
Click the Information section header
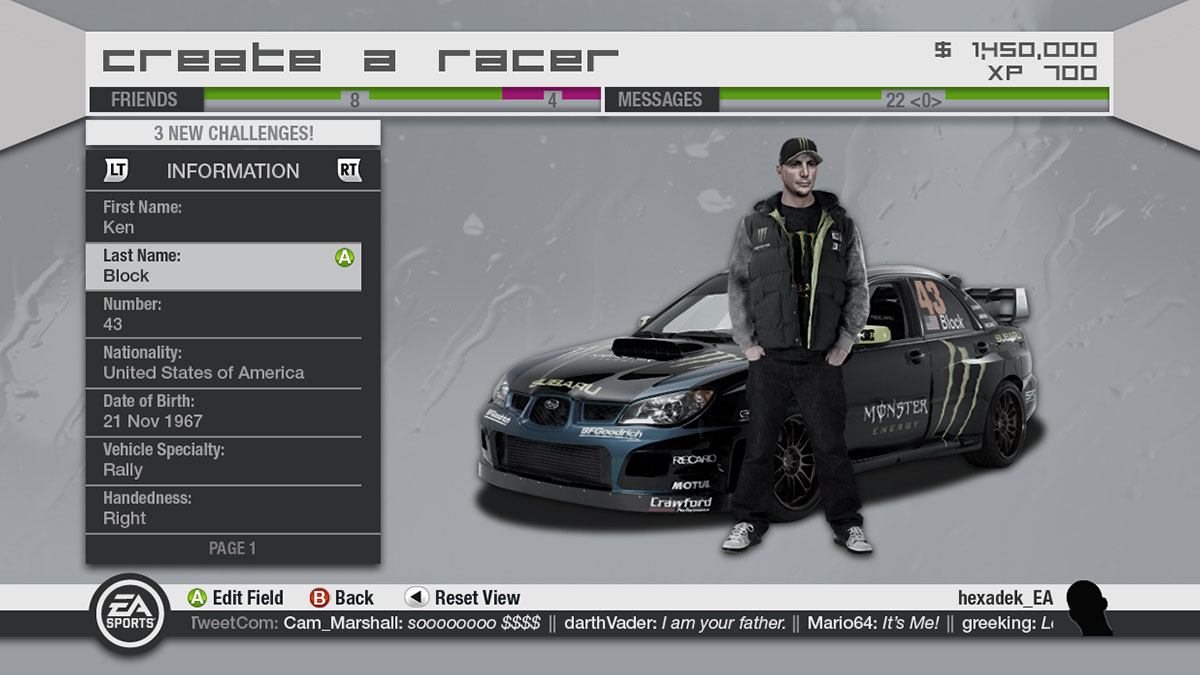tap(233, 171)
